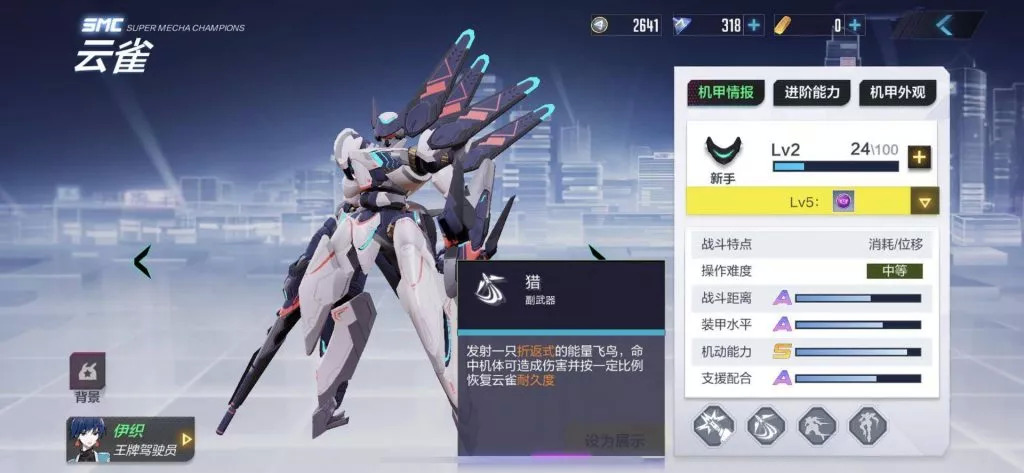Screen dimensions: 1024x473
Task: Expand the Lv5 reward dropdown arrow
Action: point(925,202)
